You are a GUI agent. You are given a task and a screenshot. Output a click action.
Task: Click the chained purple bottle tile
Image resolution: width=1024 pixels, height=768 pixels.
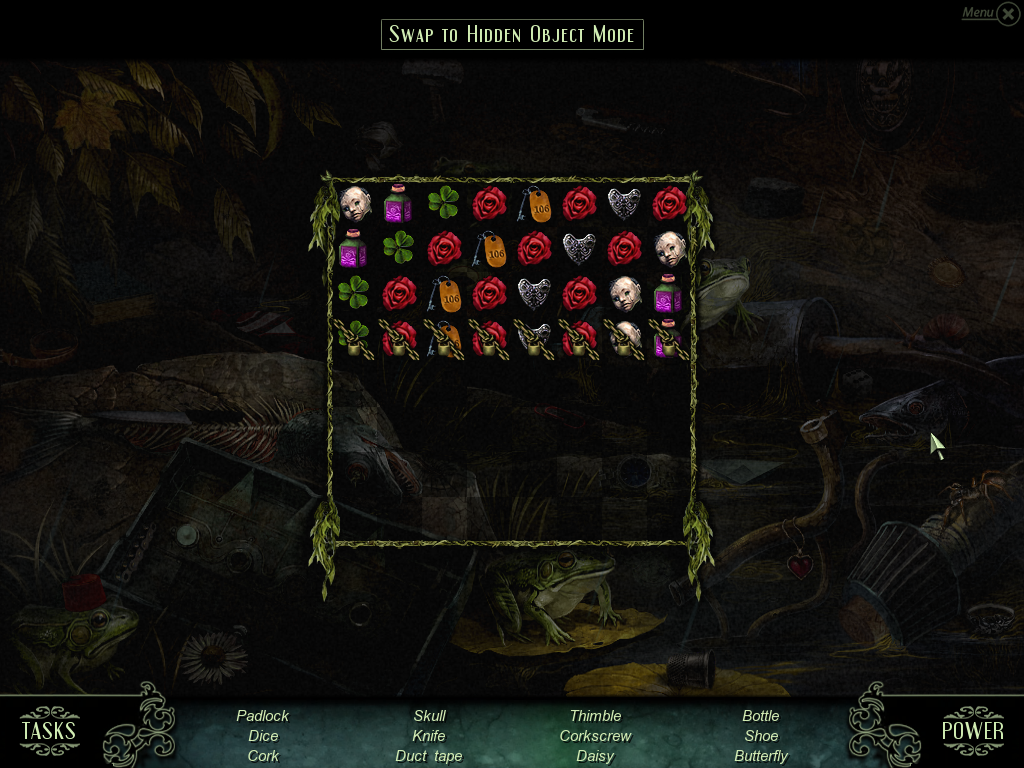pyautogui.click(x=668, y=339)
